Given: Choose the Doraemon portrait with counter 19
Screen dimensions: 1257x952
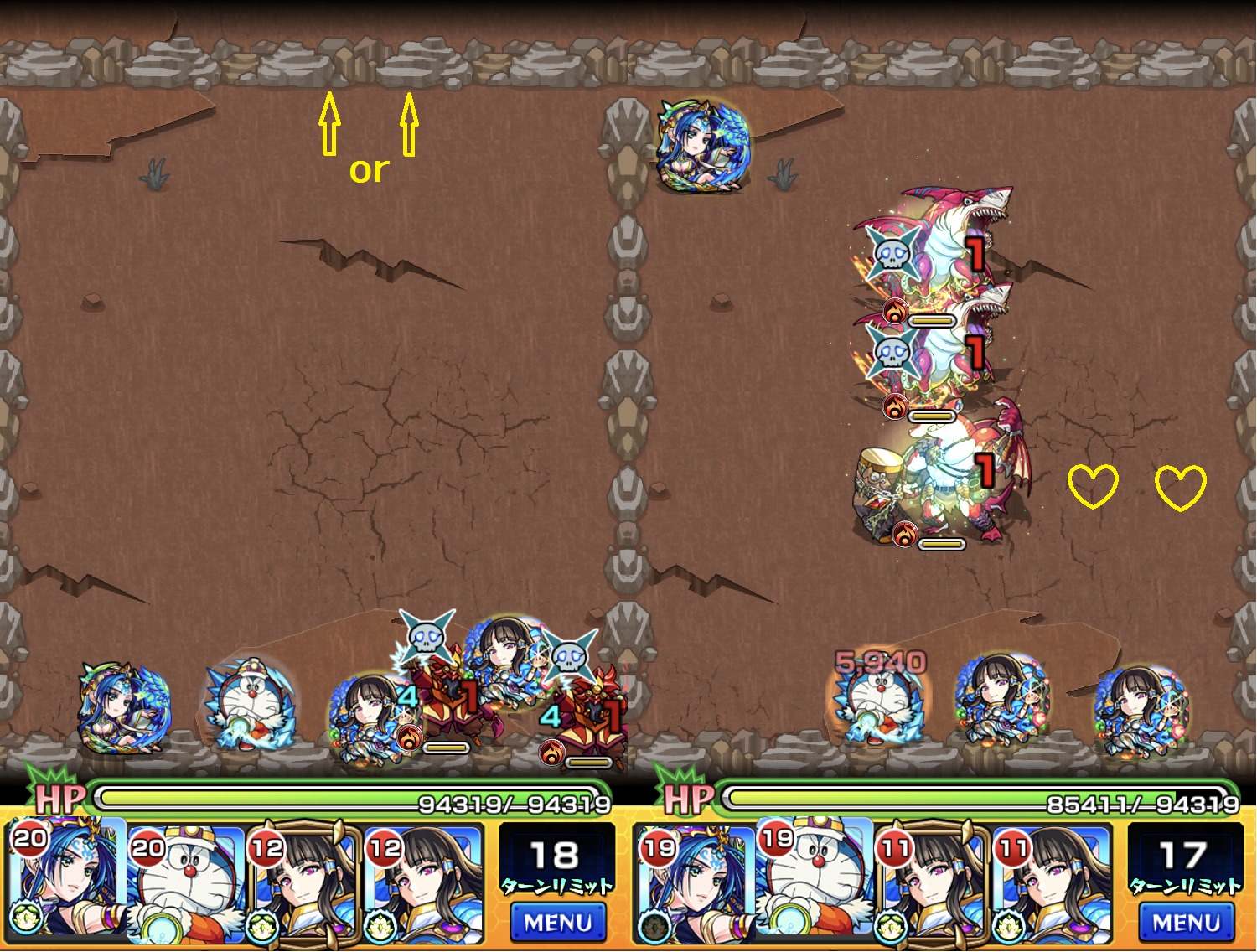Looking at the screenshot, I should click(815, 882).
